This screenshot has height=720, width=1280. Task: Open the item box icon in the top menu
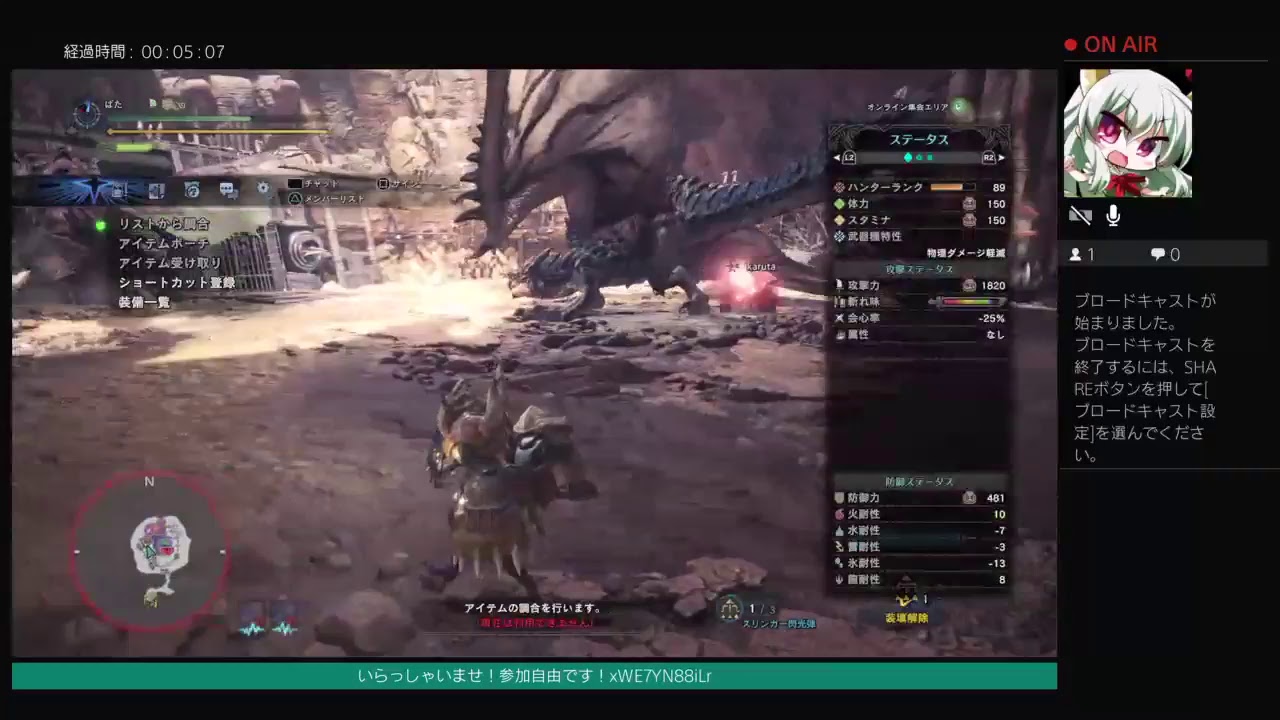117,190
